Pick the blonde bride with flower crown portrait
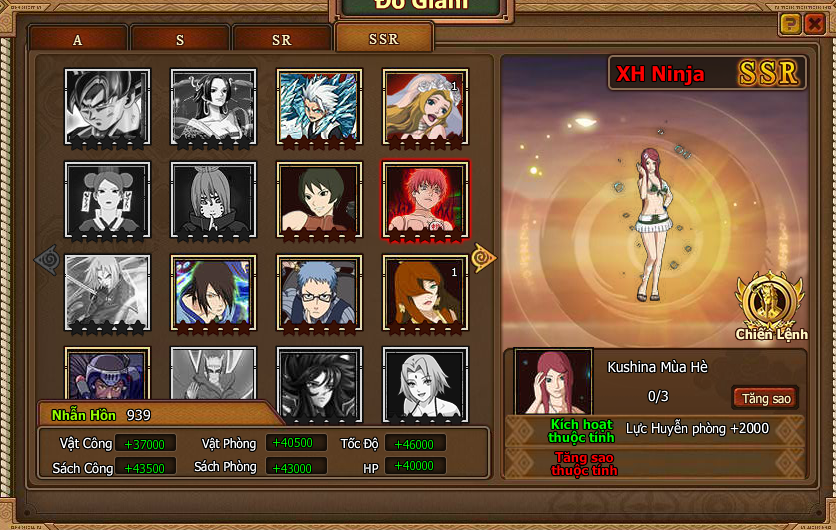This screenshot has width=836, height=530. point(425,106)
